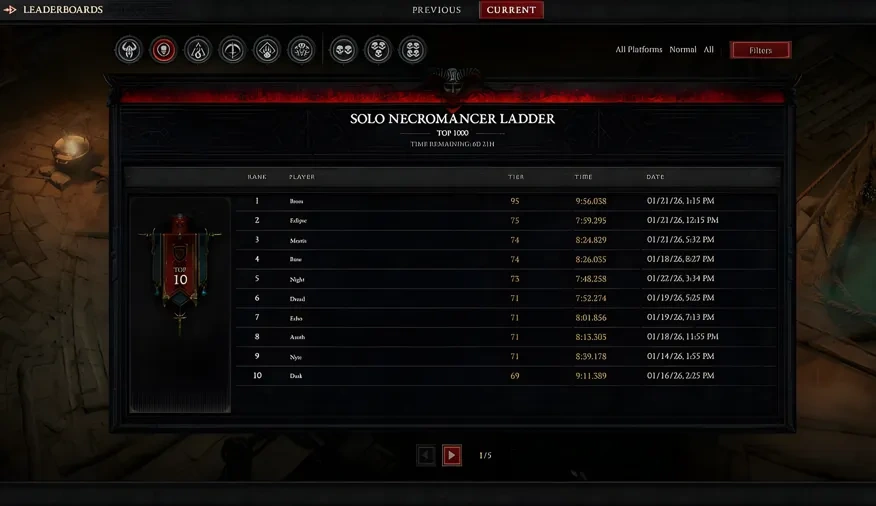
Task: Click the previous page arrow button
Action: point(426,455)
